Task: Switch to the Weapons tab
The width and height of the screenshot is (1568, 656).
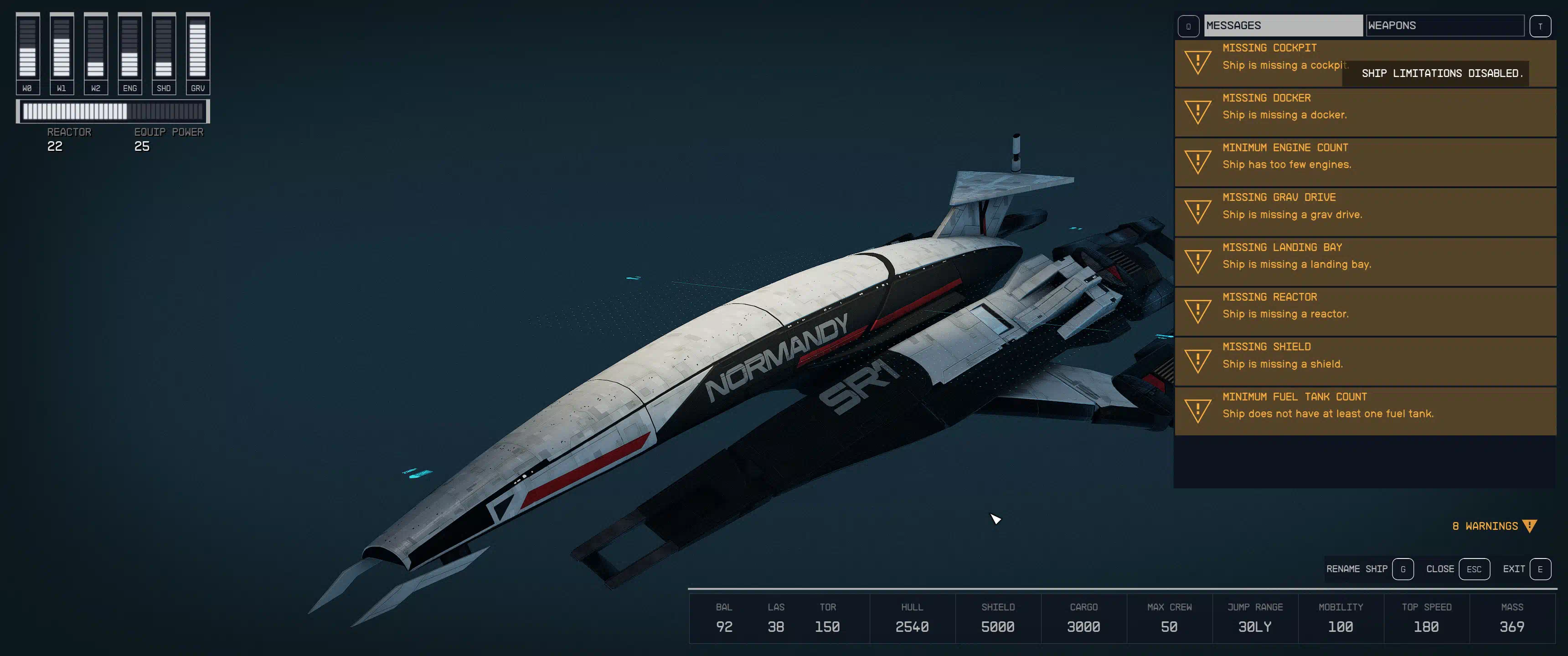Action: coord(1444,26)
